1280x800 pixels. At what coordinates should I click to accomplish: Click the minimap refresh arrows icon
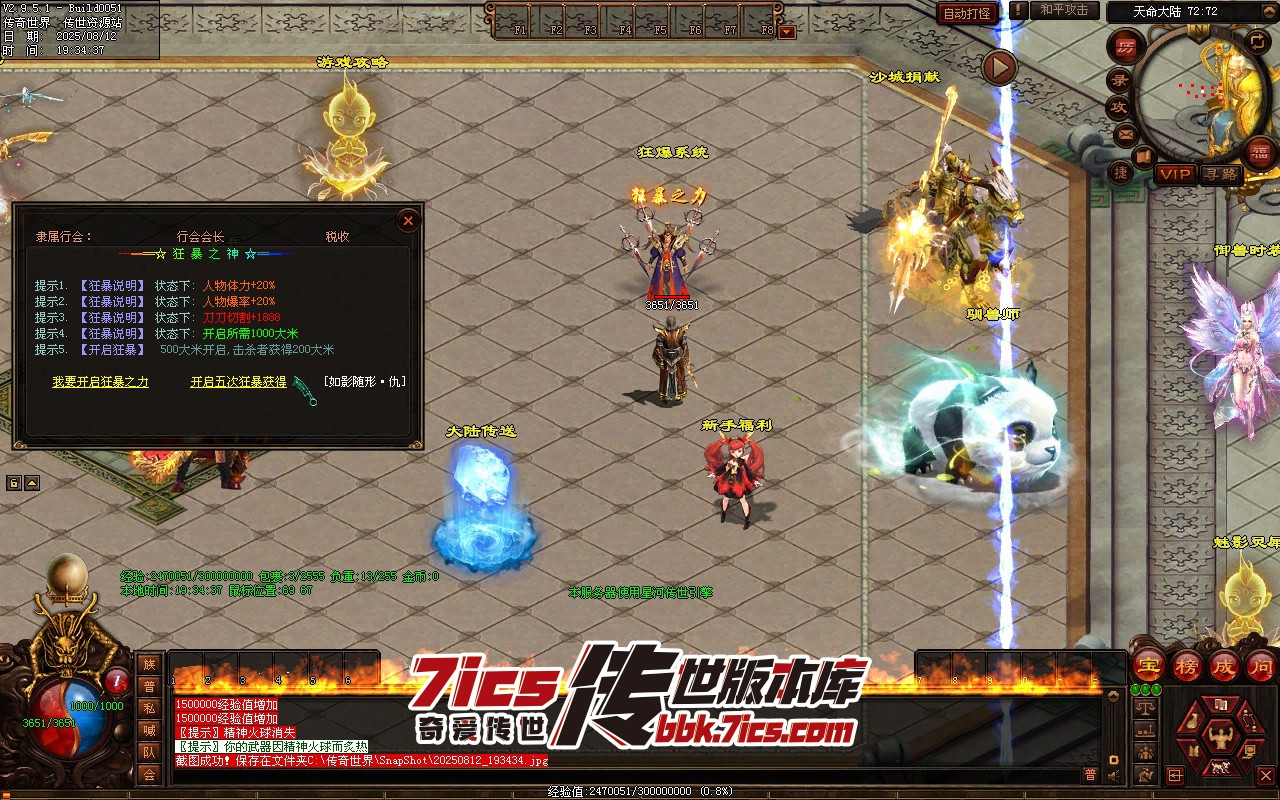pyautogui.click(x=1258, y=41)
